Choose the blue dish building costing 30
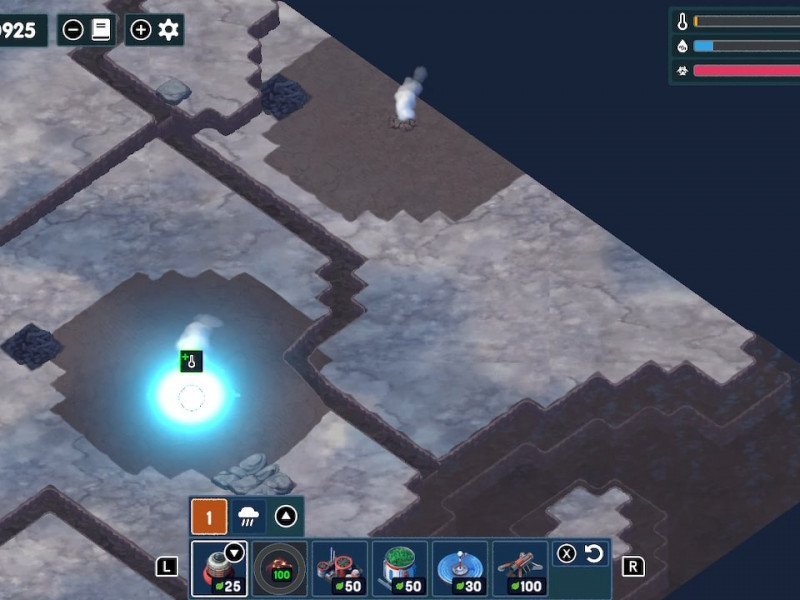The height and width of the screenshot is (600, 800). pyautogui.click(x=459, y=569)
